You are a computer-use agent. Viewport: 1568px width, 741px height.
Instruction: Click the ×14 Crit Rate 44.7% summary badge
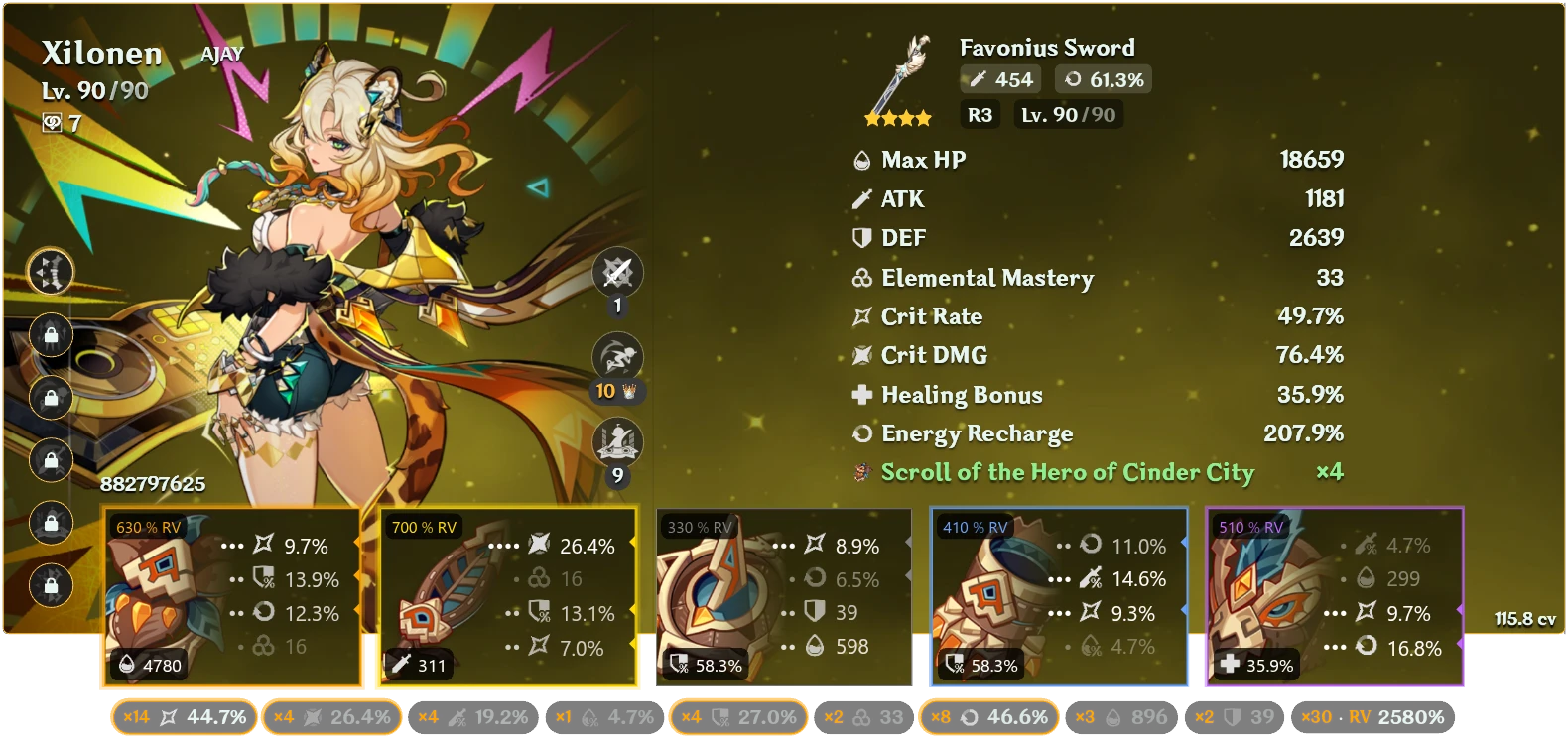182,715
